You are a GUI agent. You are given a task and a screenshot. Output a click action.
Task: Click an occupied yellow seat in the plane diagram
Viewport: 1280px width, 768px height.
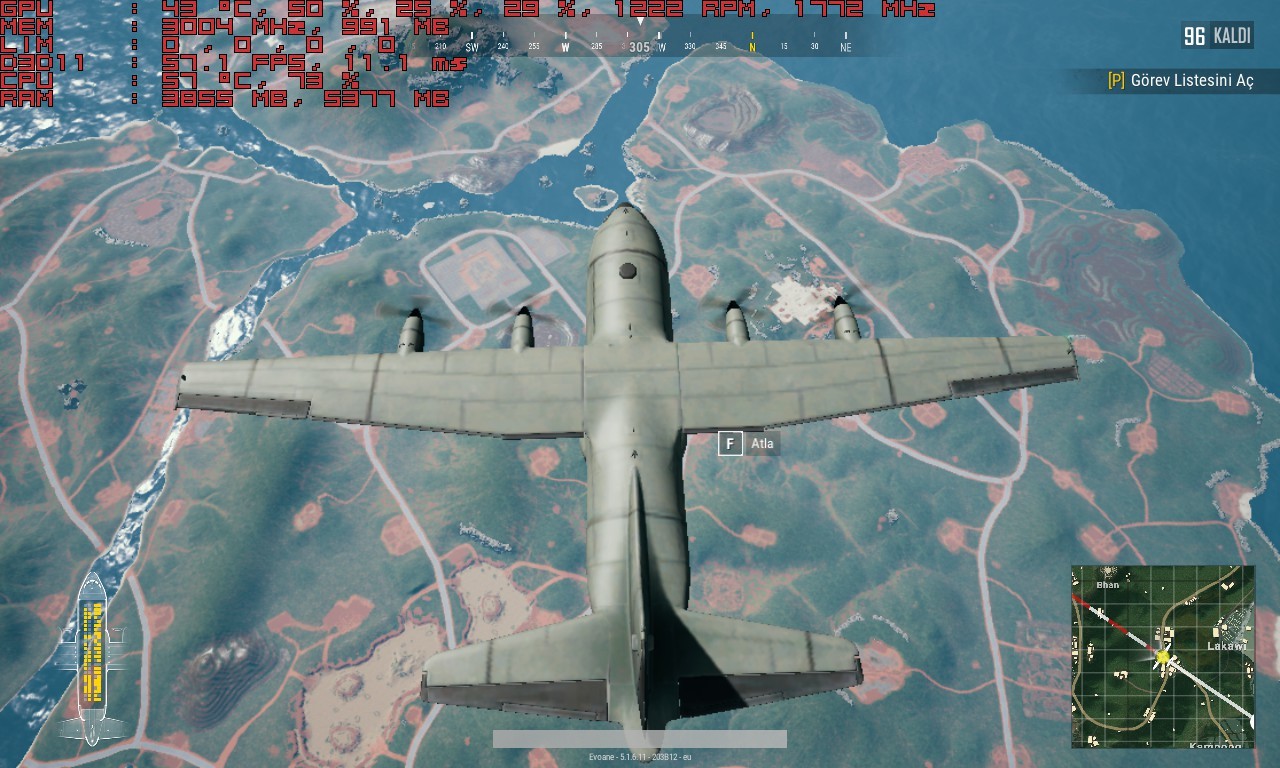click(x=96, y=612)
